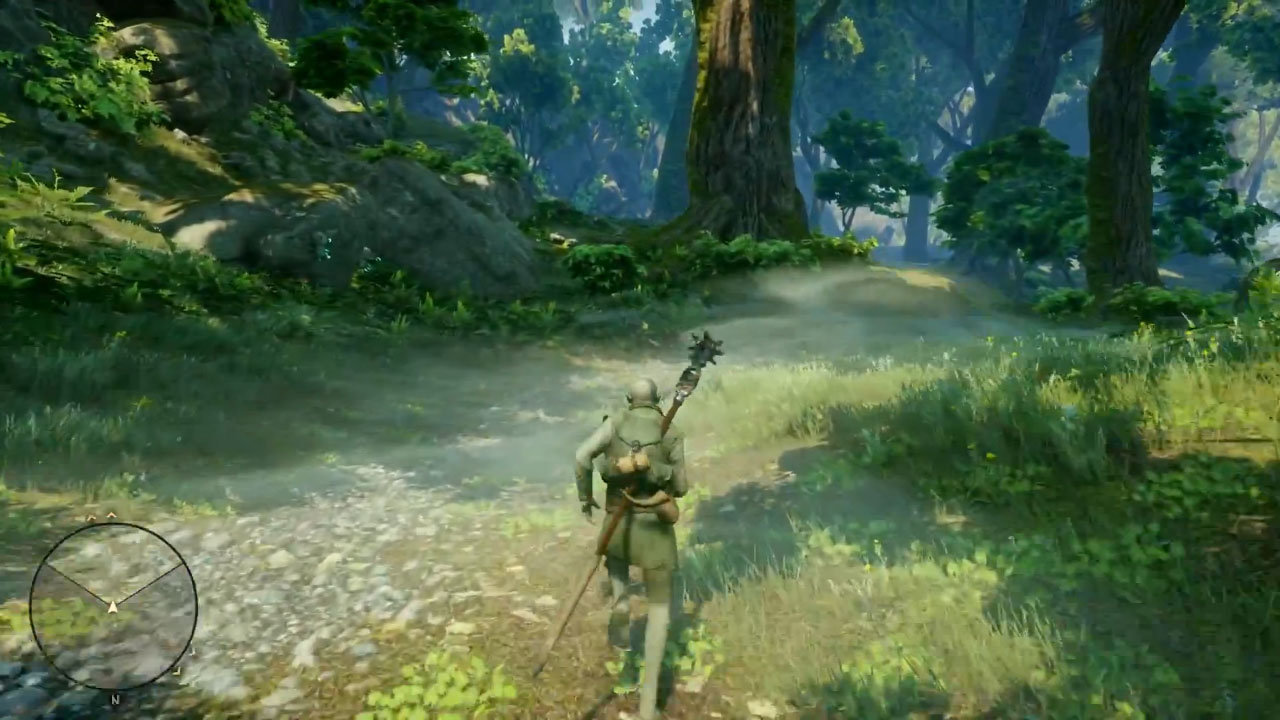Click the second marker on the compass rim
Screen dimensions: 1280x720
pos(177,672)
